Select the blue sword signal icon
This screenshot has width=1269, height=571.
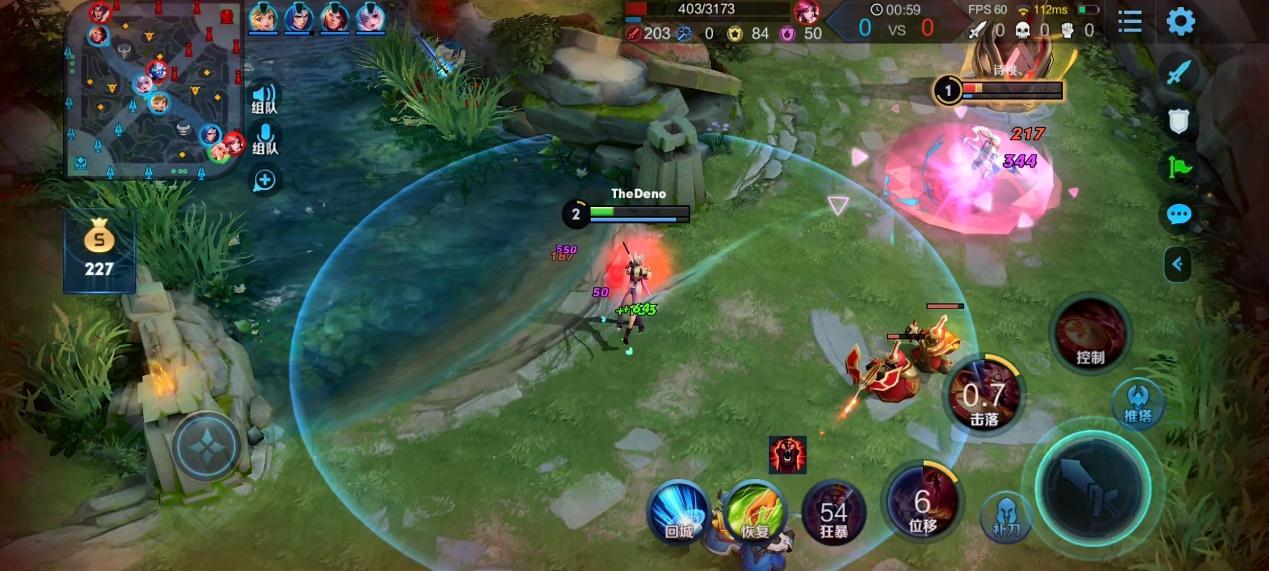[x=1180, y=72]
